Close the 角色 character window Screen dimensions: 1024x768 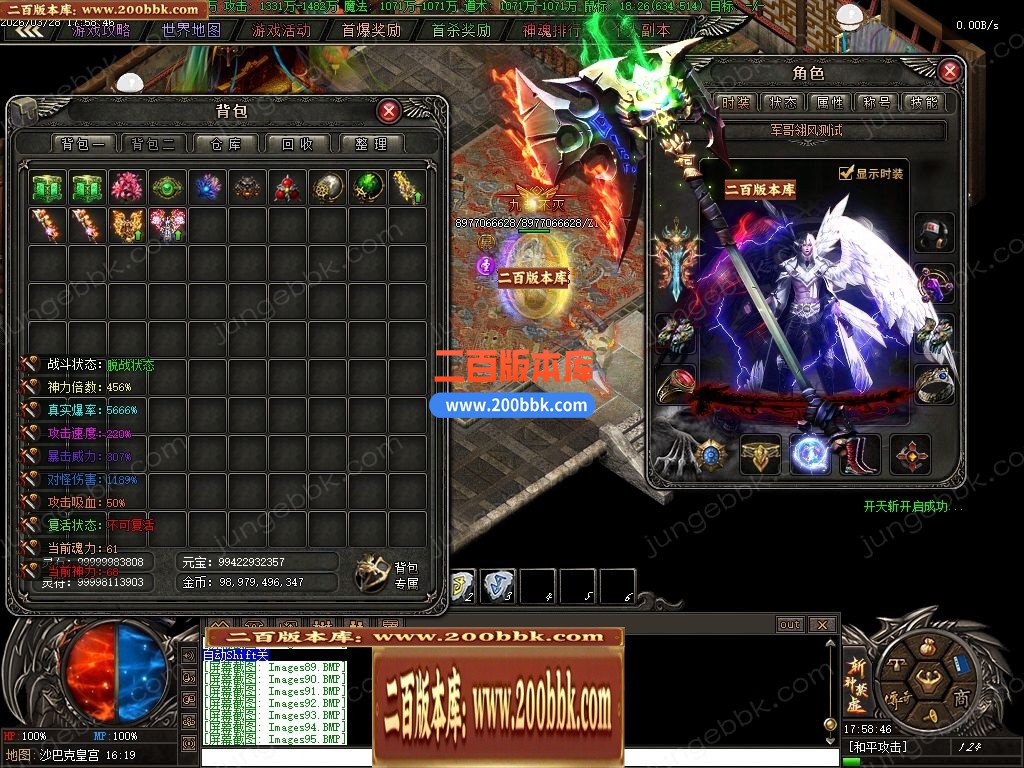point(949,71)
